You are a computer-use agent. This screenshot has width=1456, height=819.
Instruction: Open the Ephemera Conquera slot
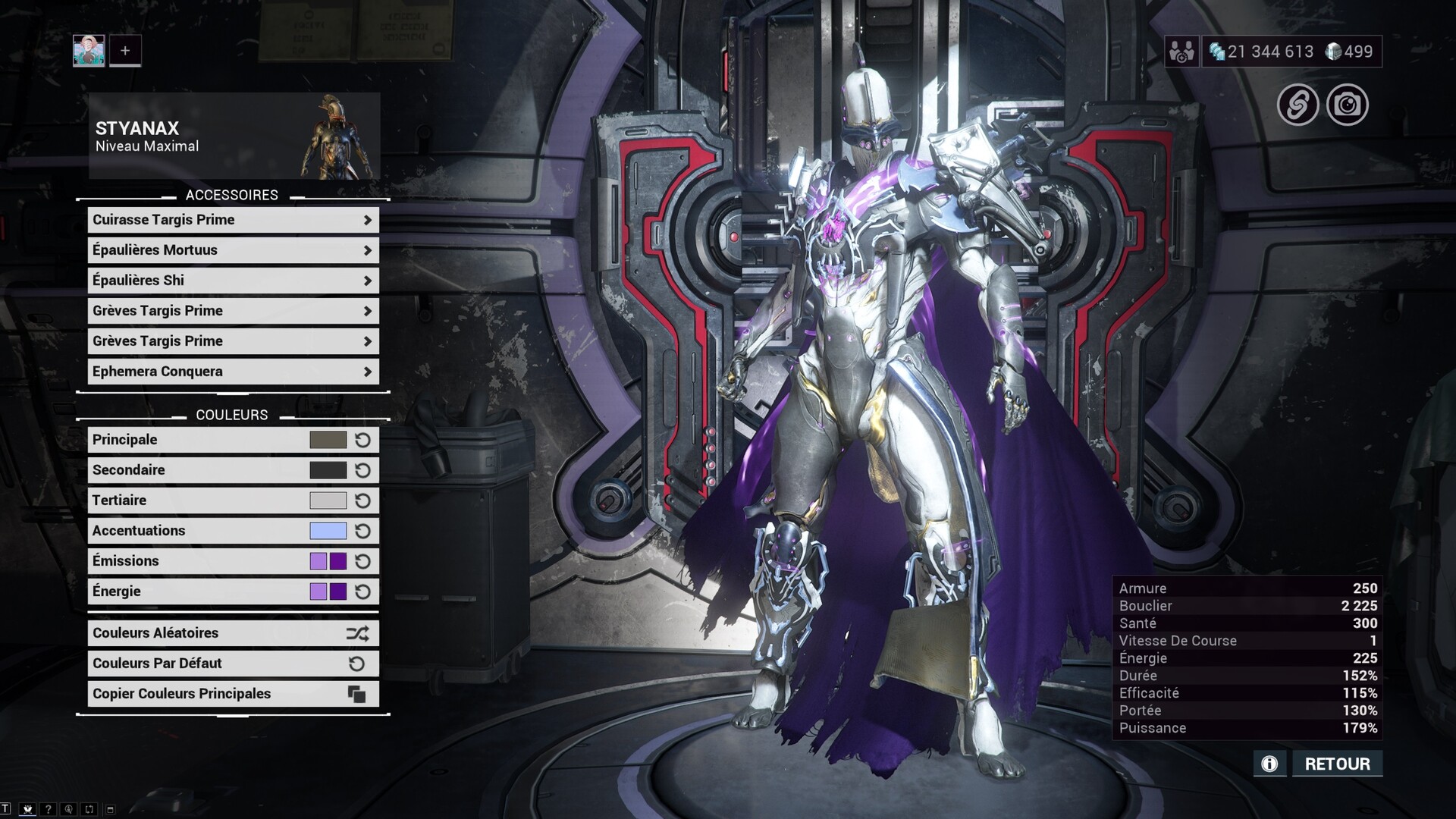(x=233, y=372)
